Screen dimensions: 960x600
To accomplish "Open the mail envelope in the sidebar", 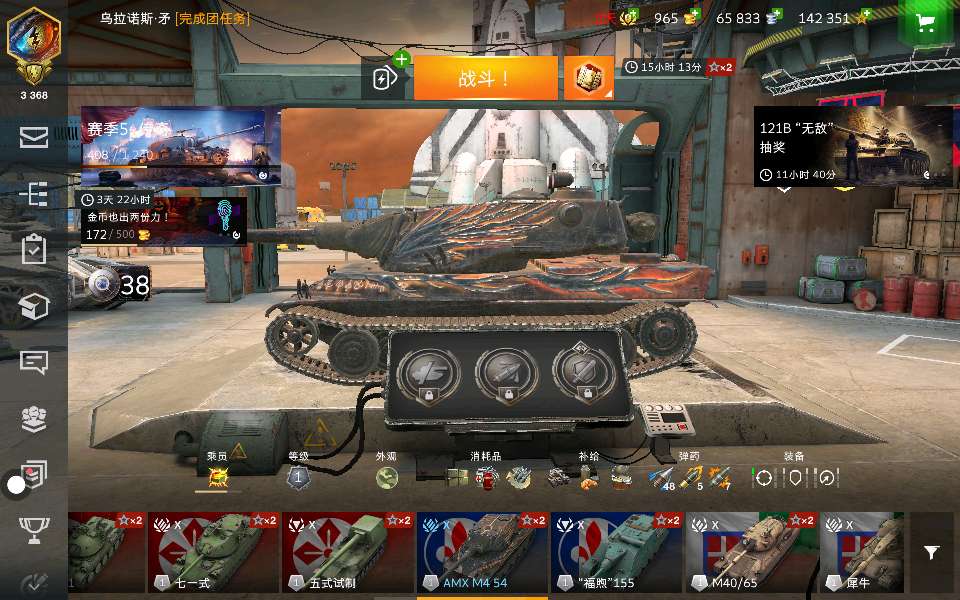I will [33, 137].
